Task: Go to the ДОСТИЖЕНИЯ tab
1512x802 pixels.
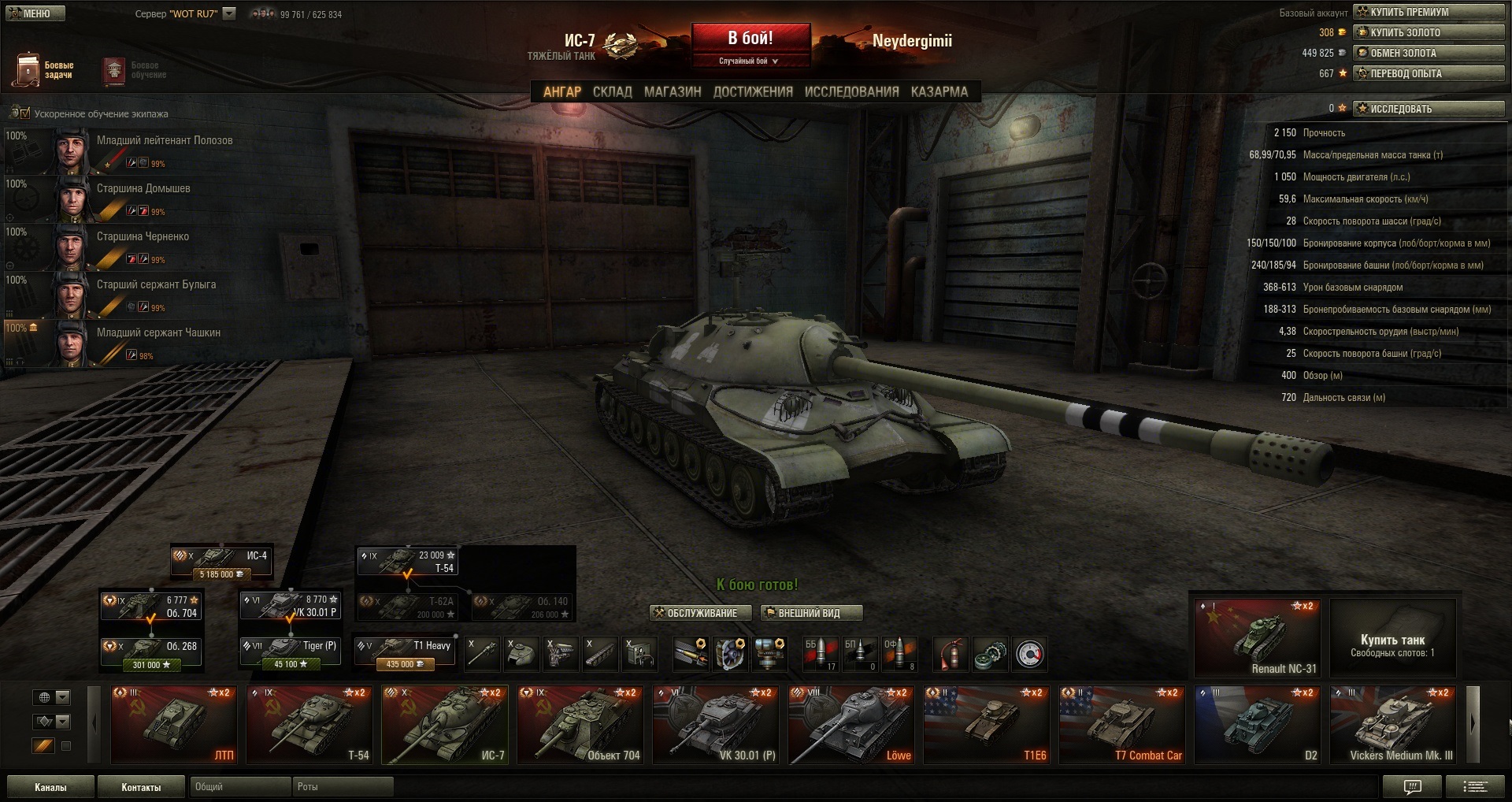Action: [753, 92]
